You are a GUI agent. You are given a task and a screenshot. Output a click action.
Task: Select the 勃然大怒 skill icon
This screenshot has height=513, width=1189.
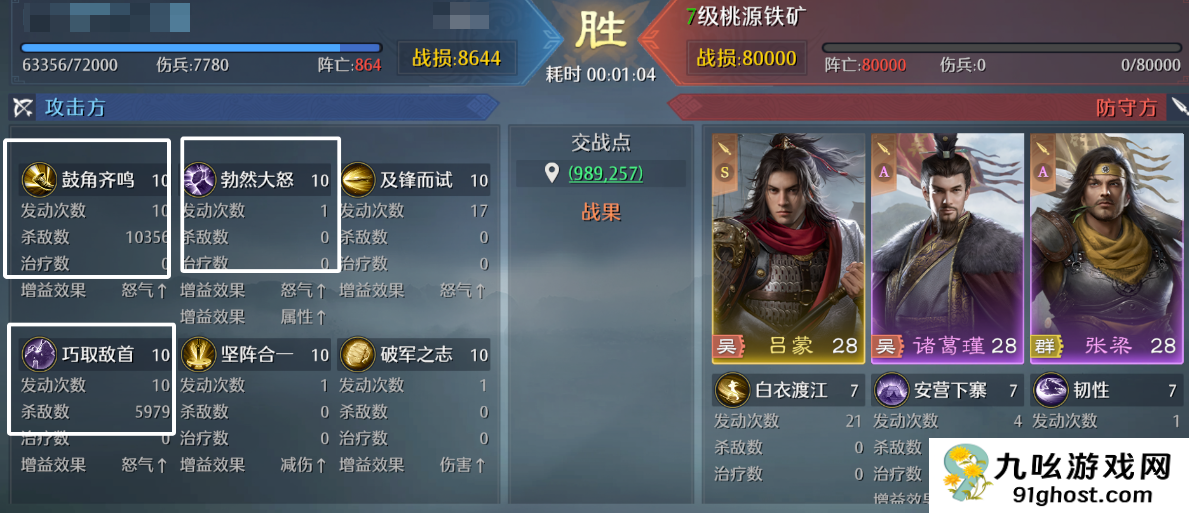(x=198, y=180)
